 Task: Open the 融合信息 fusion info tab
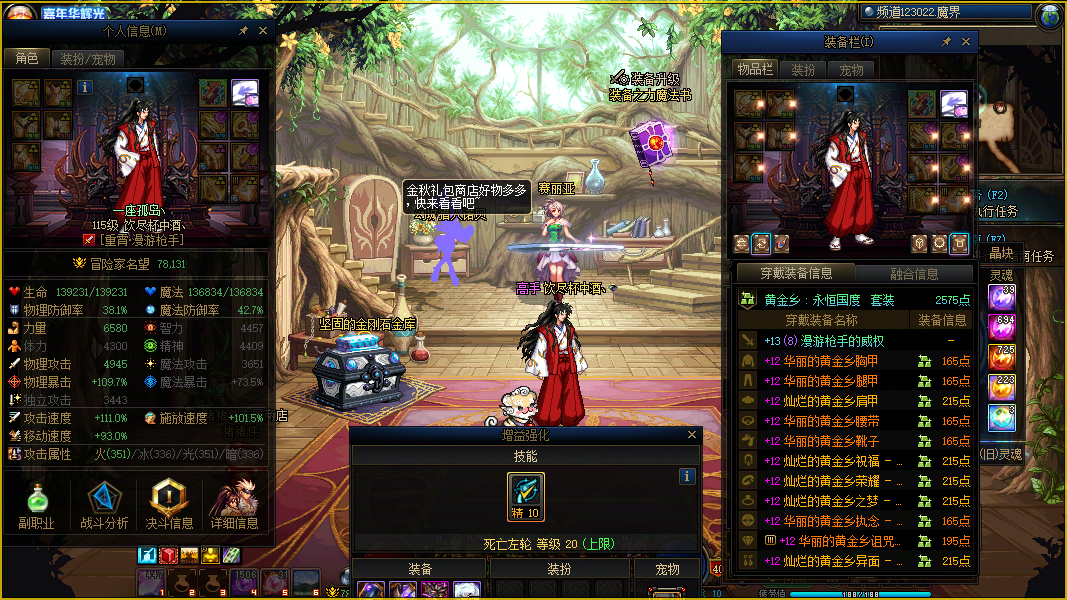(914, 273)
